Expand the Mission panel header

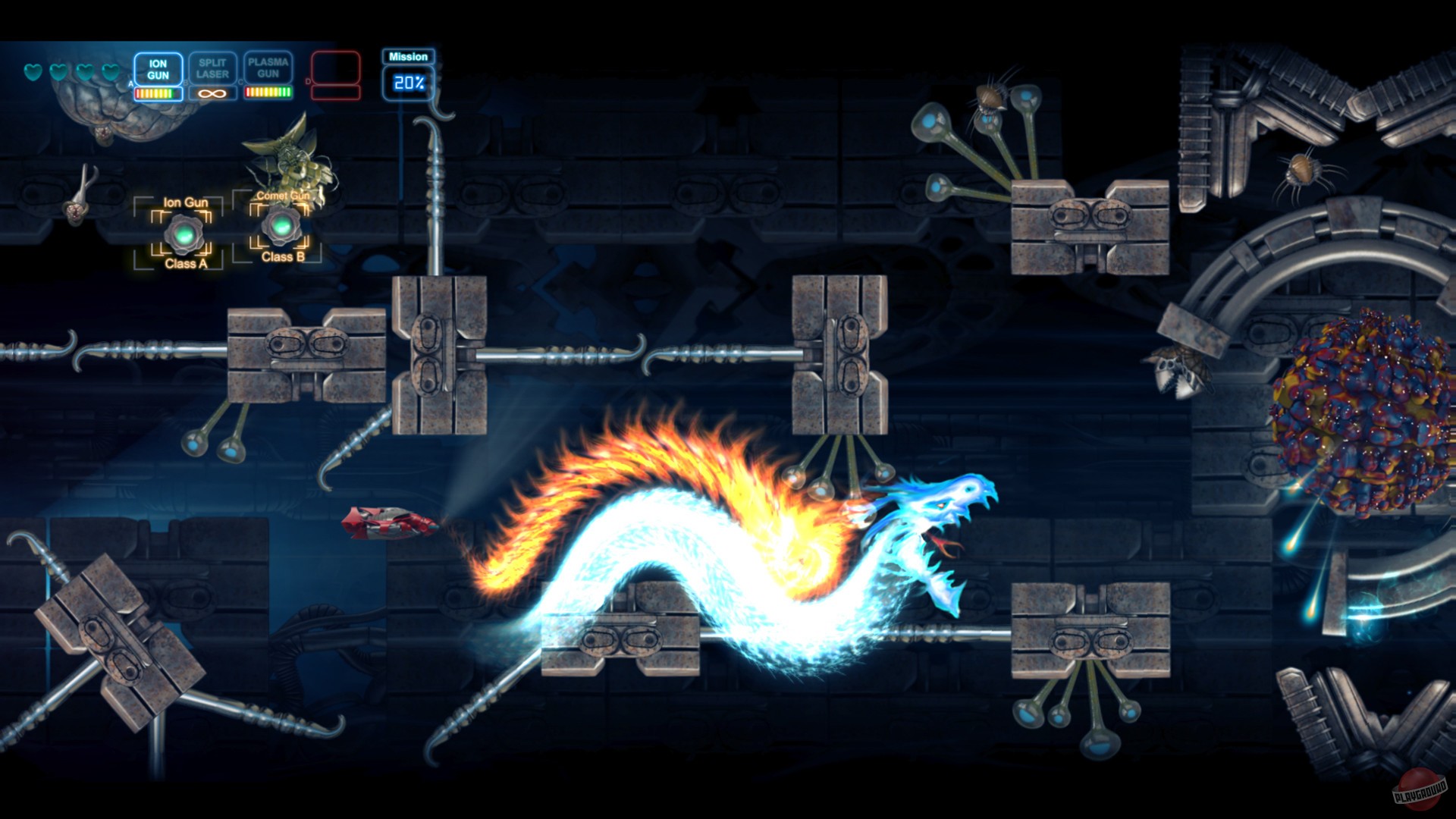point(408,57)
